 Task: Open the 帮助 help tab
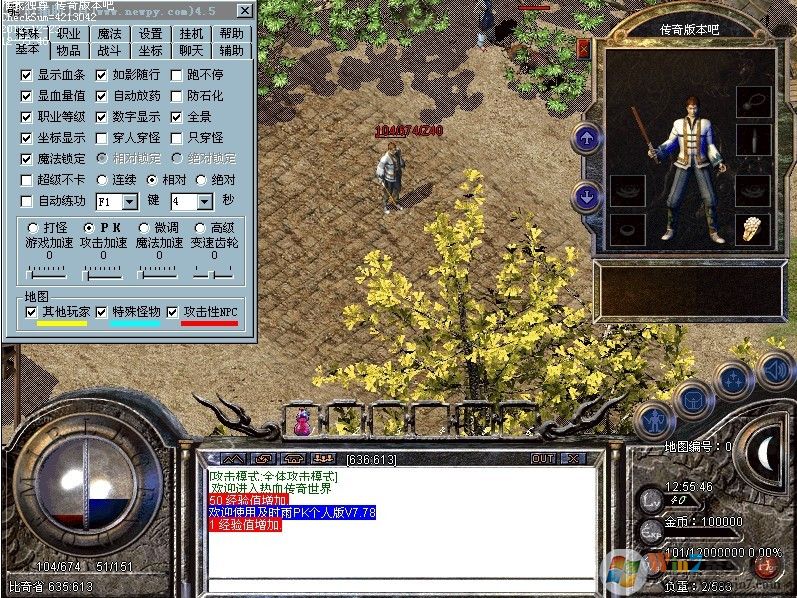click(x=231, y=33)
